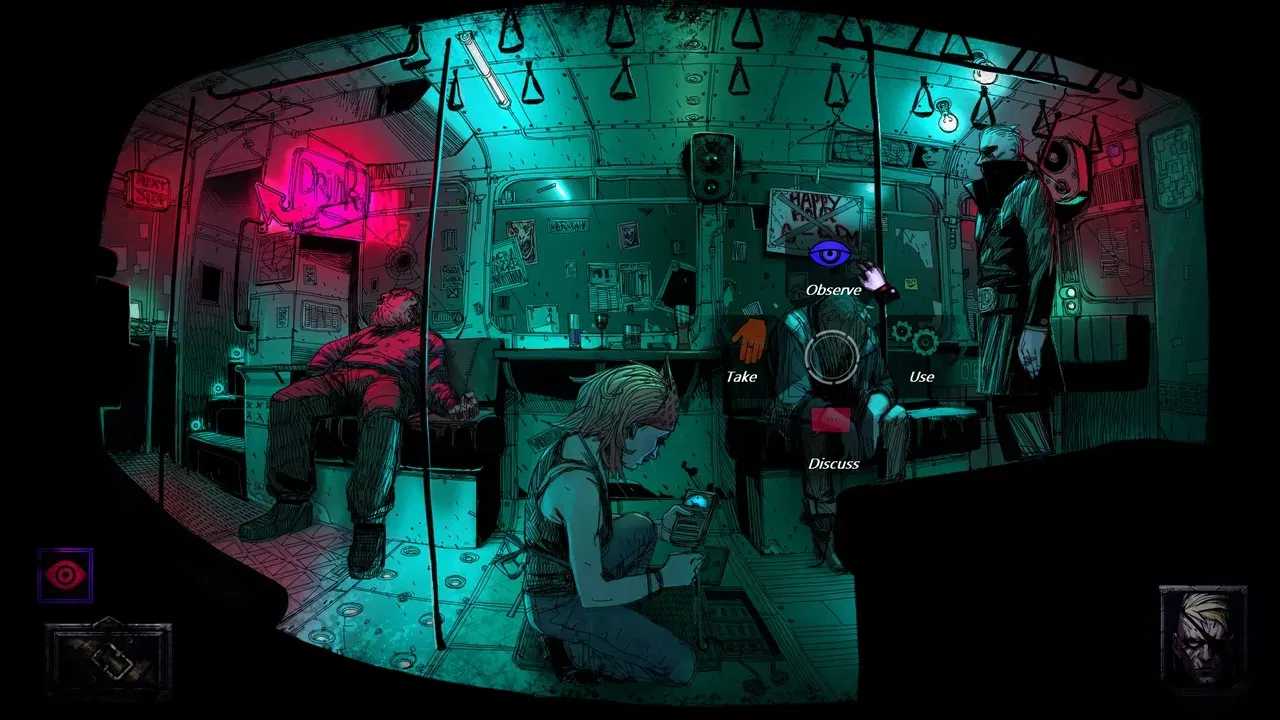The width and height of the screenshot is (1280, 720).
Task: Select the Take option text
Action: click(741, 377)
